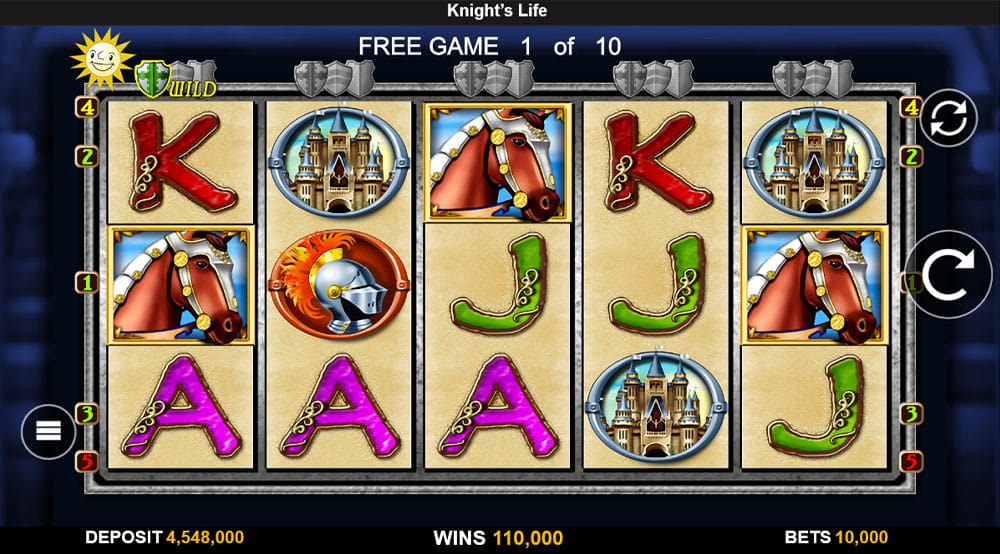Click the smiling sun logo
Screen dimensions: 1000x554
101,59
